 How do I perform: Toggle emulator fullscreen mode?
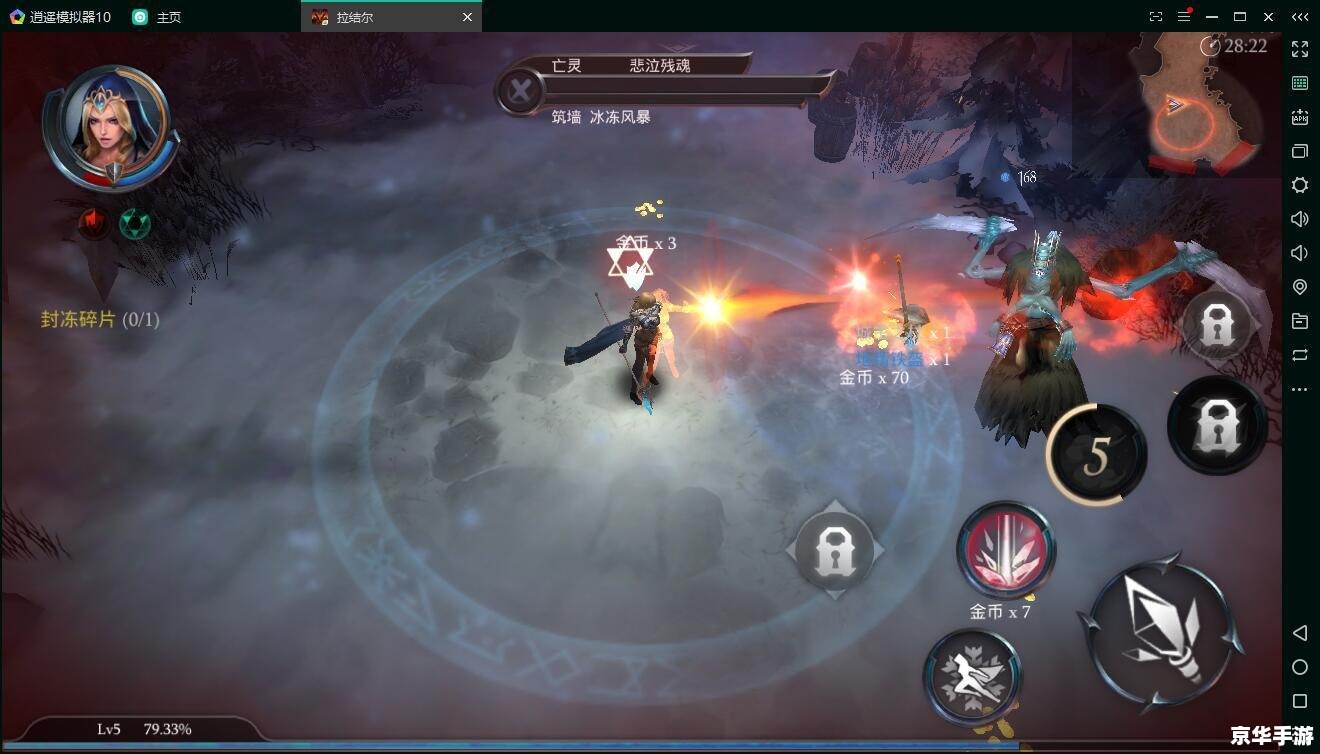pyautogui.click(x=1300, y=49)
